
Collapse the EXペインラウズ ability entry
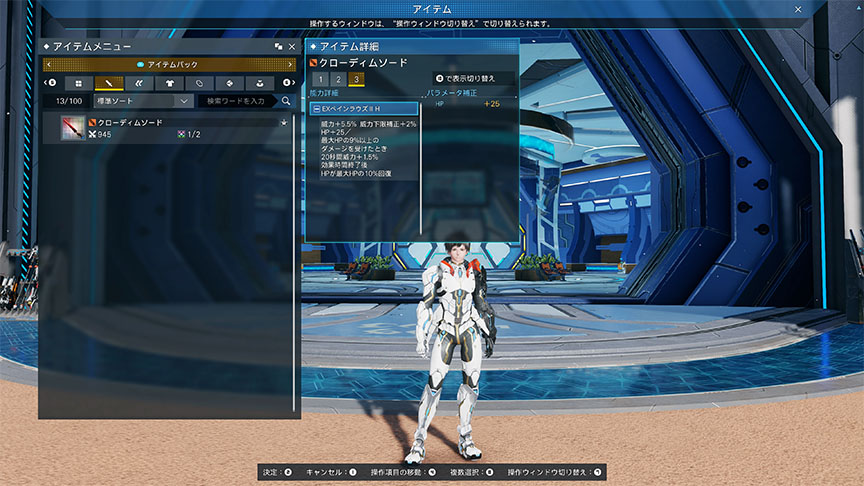pyautogui.click(x=317, y=108)
